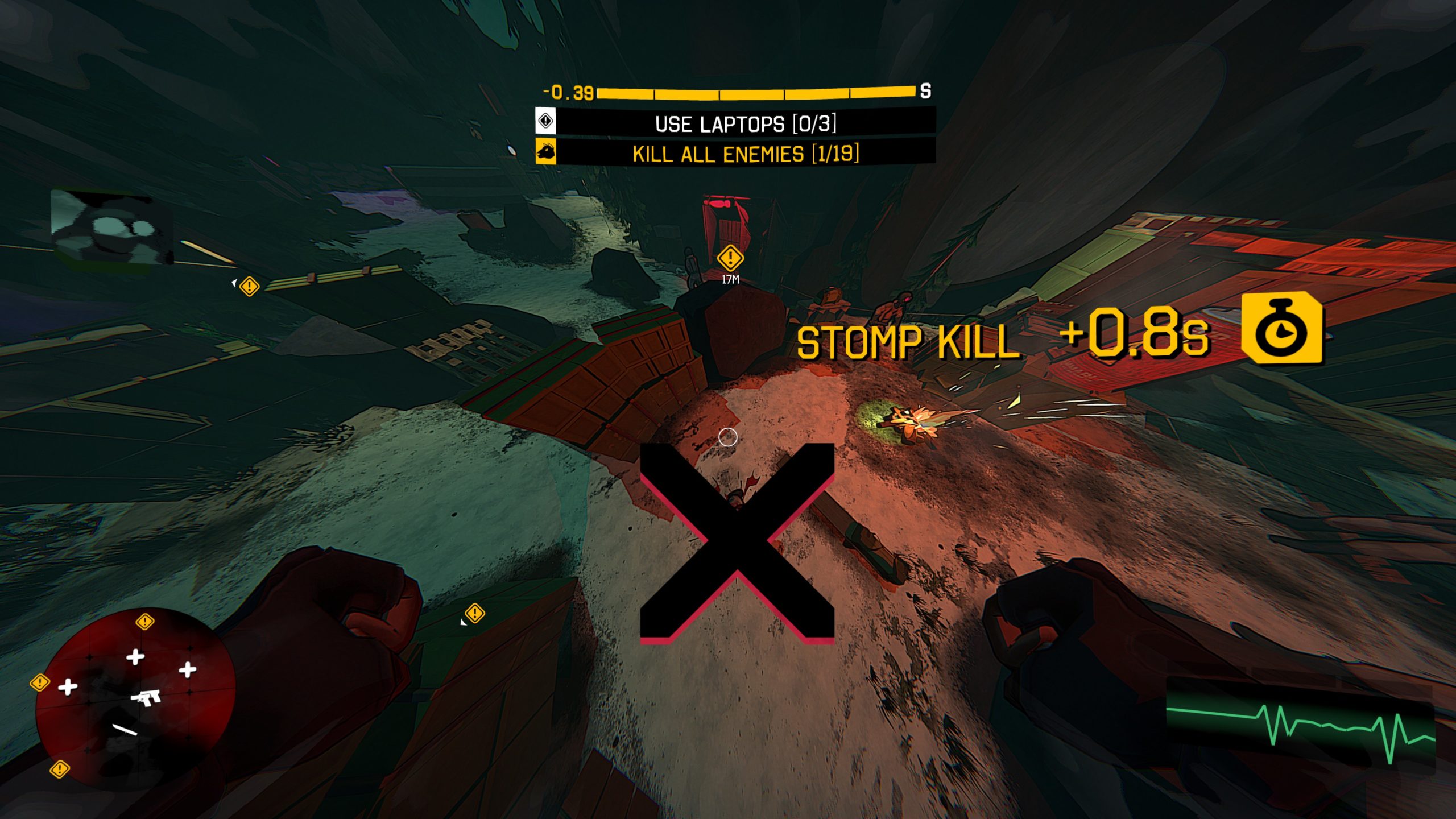Click the circular red minimap
The image size is (1456, 819).
135,698
